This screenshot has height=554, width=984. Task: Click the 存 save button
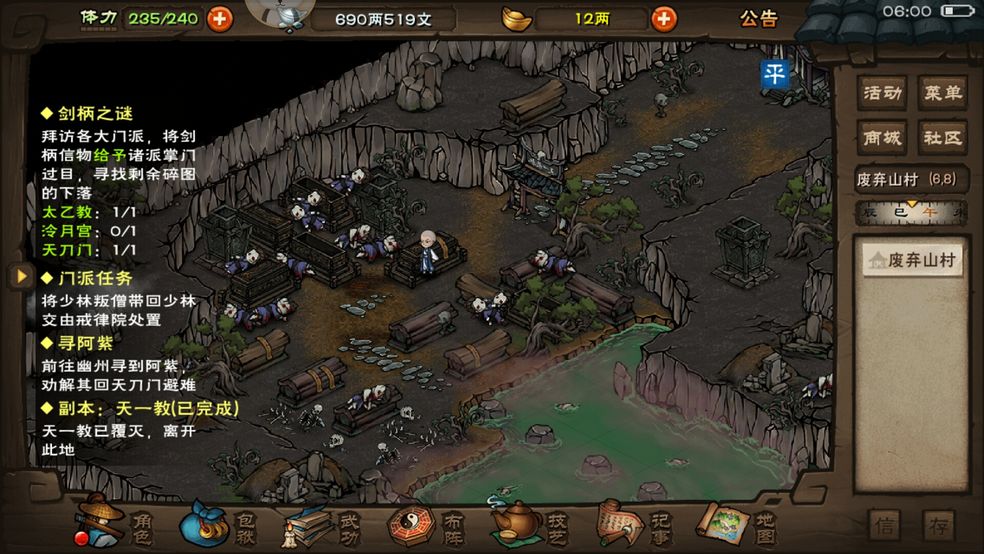pos(939,525)
